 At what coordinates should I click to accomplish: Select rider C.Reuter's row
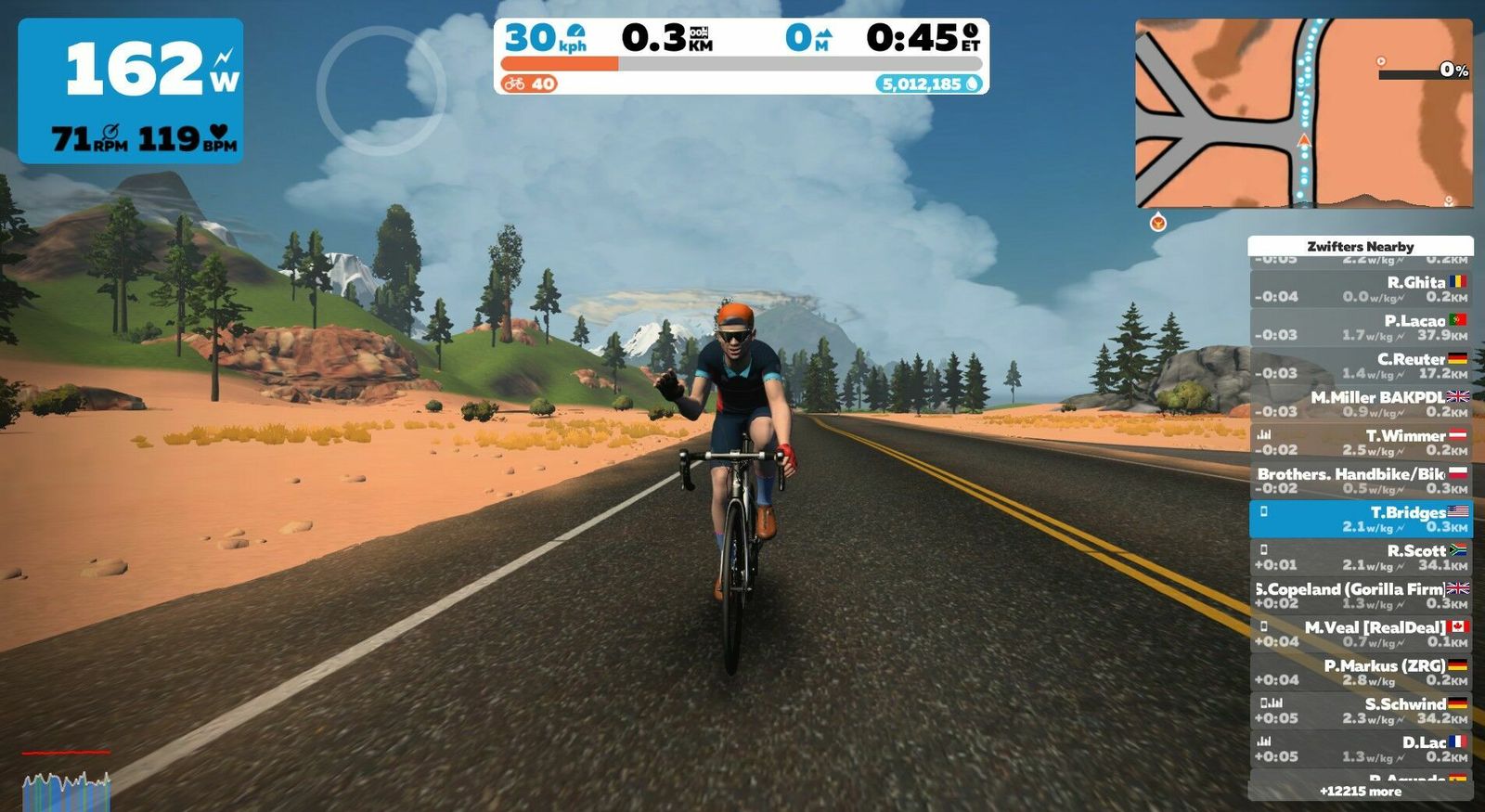(x=1361, y=366)
